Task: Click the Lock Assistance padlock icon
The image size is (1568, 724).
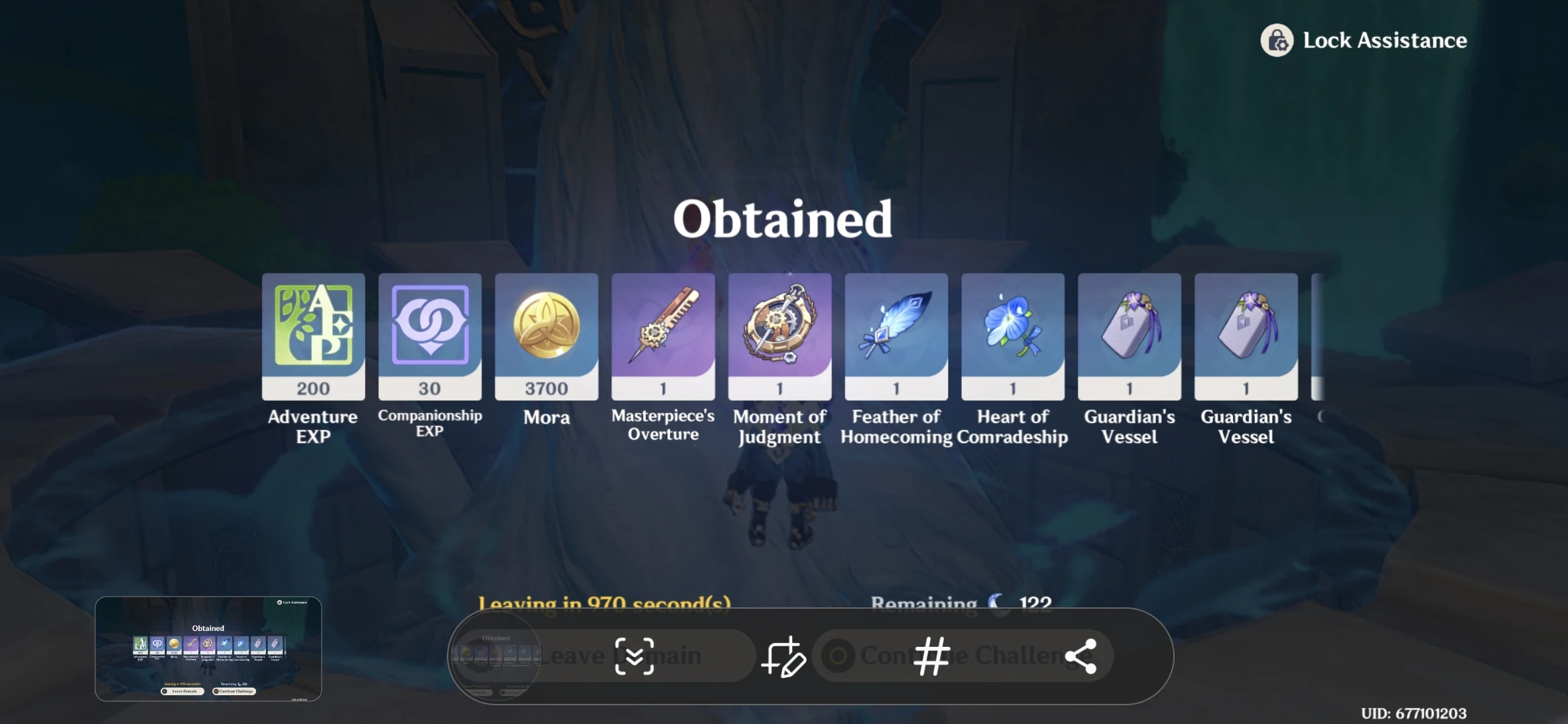Action: (x=1276, y=41)
